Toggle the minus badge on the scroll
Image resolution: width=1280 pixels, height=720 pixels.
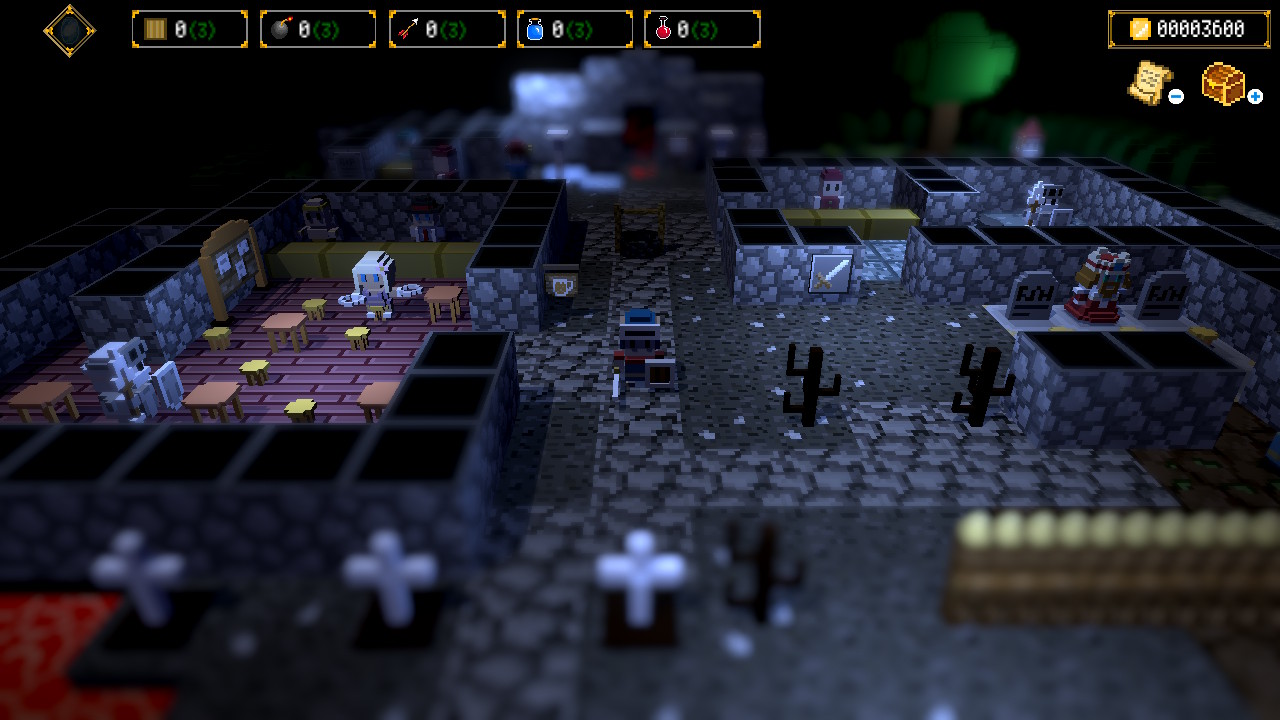[1175, 98]
